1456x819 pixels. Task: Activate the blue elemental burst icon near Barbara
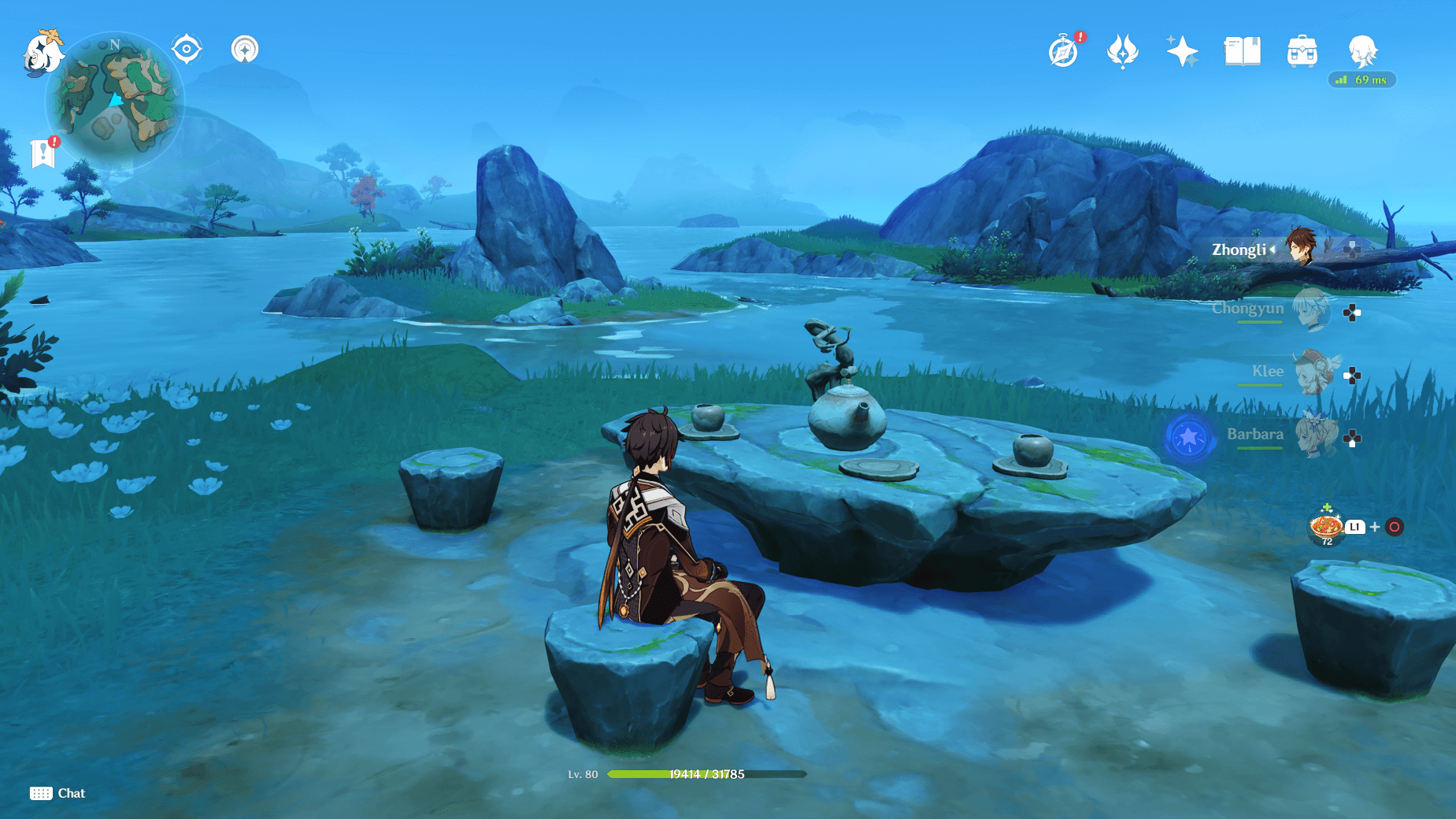click(1189, 439)
